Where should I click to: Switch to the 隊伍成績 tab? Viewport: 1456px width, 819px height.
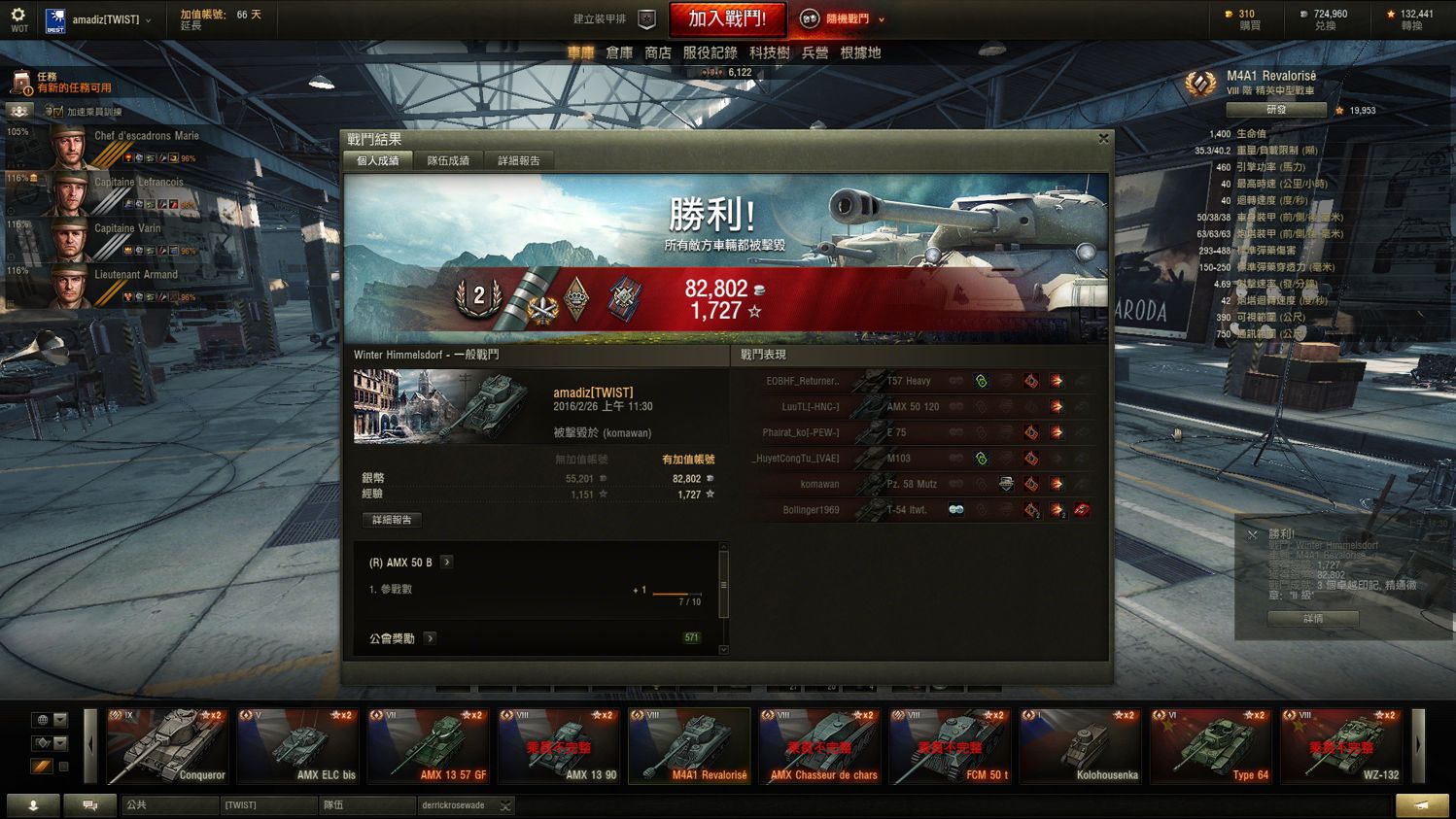pyautogui.click(x=447, y=160)
